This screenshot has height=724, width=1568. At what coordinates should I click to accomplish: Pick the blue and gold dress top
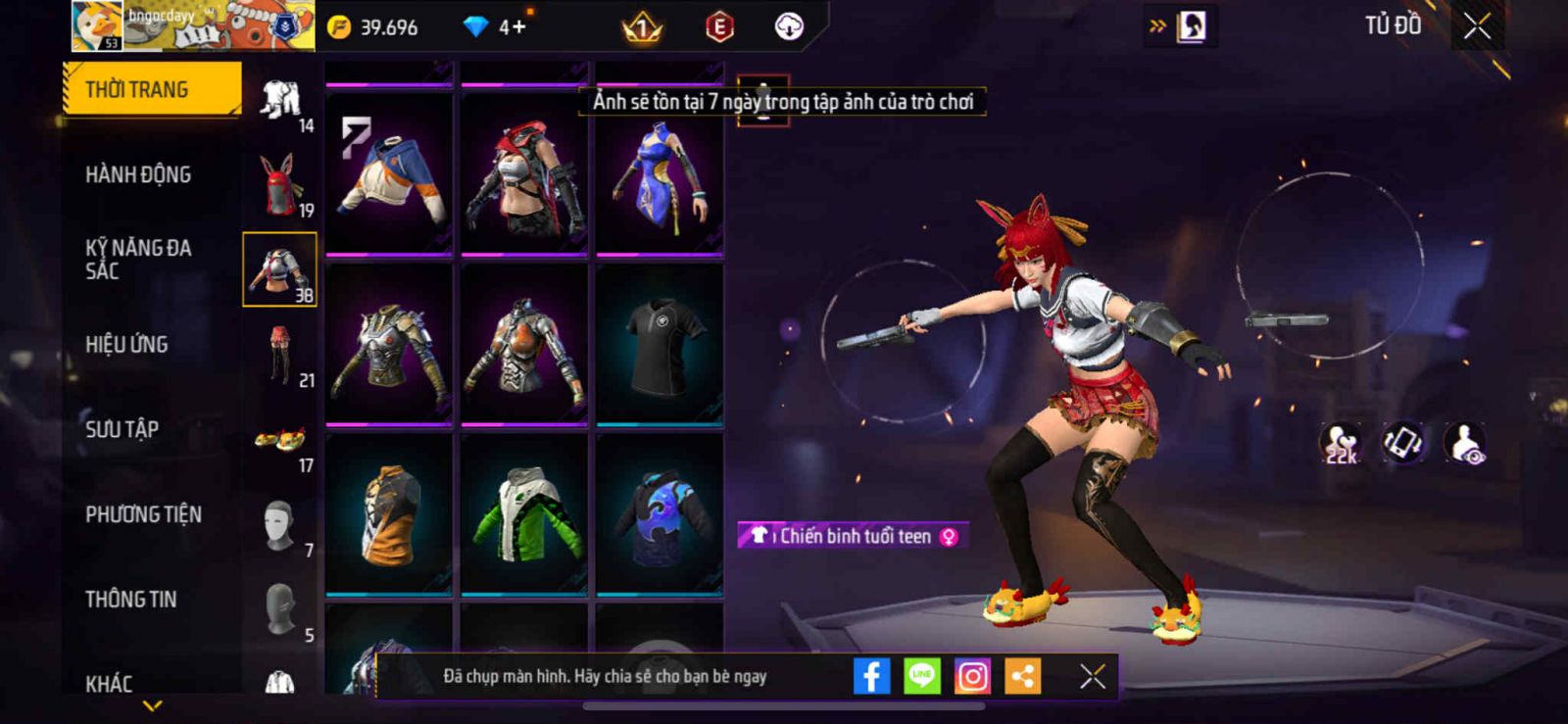(660, 174)
